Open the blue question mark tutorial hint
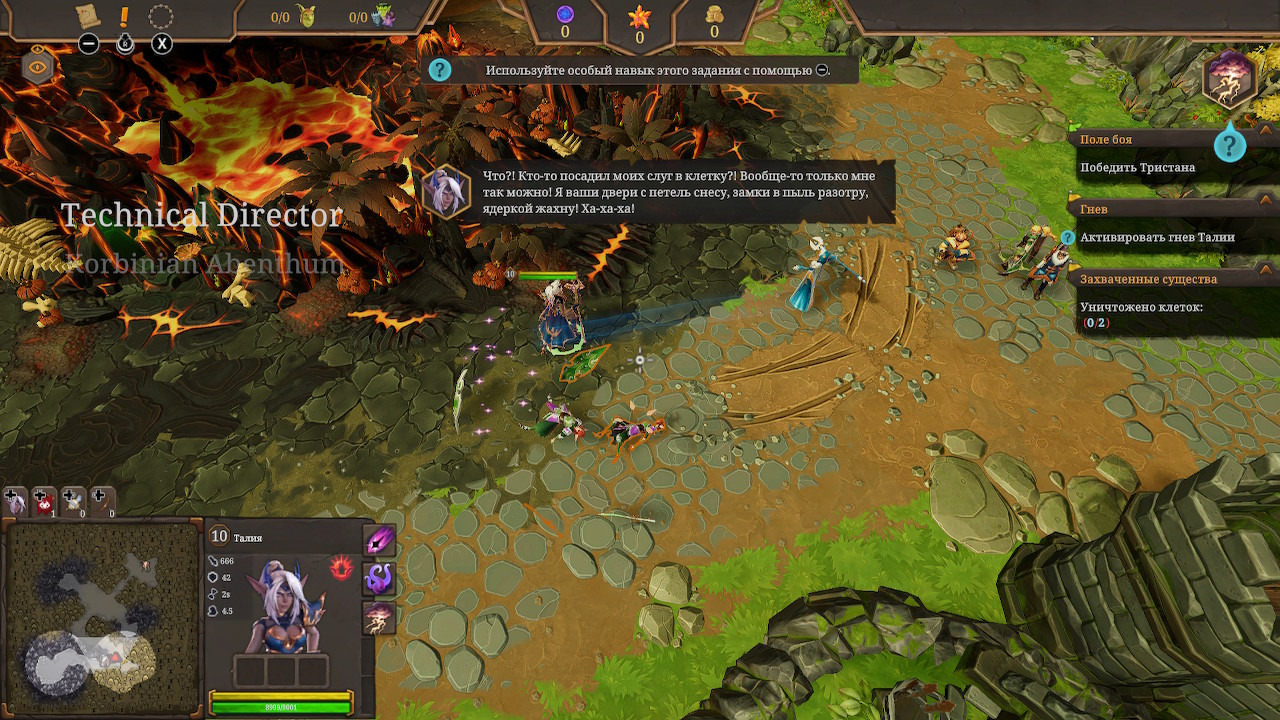 [440, 70]
